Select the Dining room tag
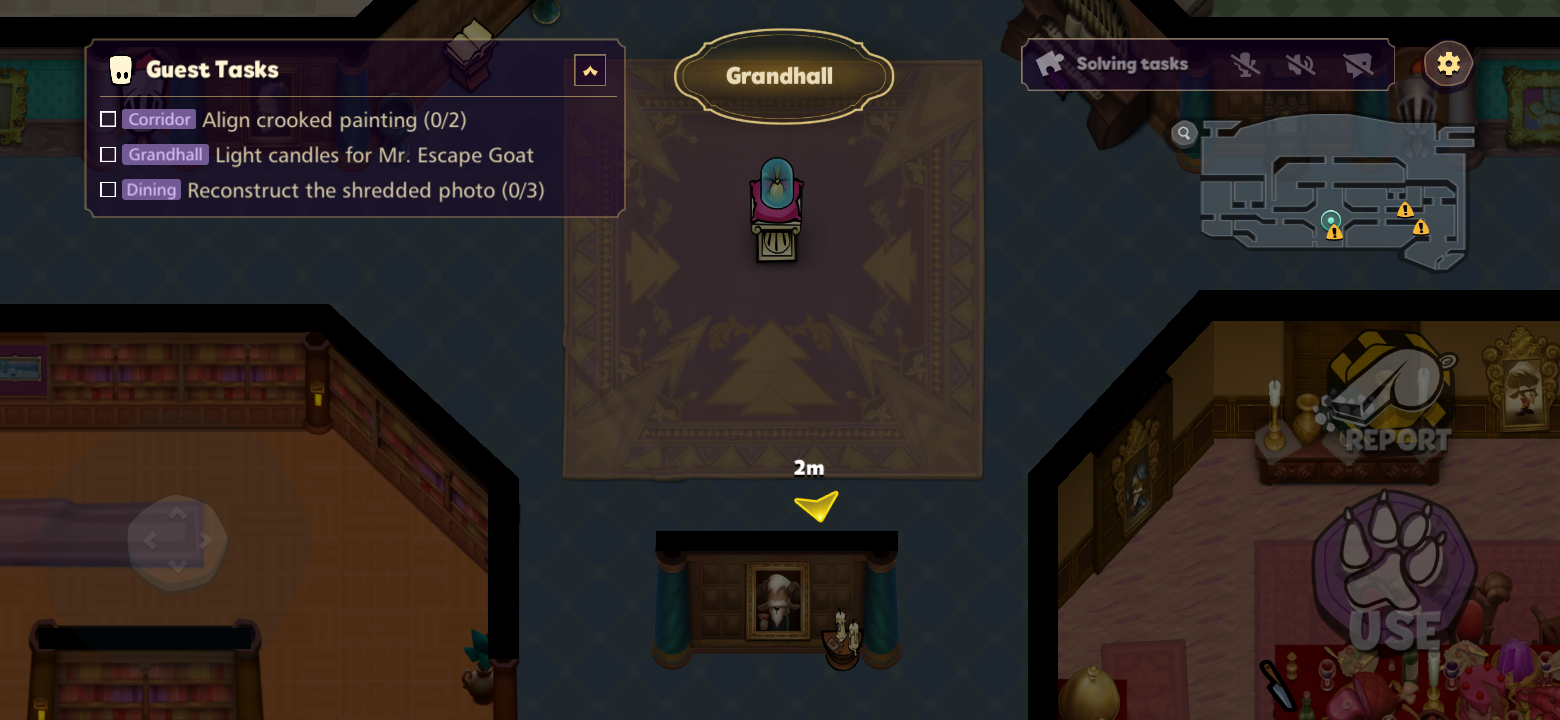 coord(152,189)
